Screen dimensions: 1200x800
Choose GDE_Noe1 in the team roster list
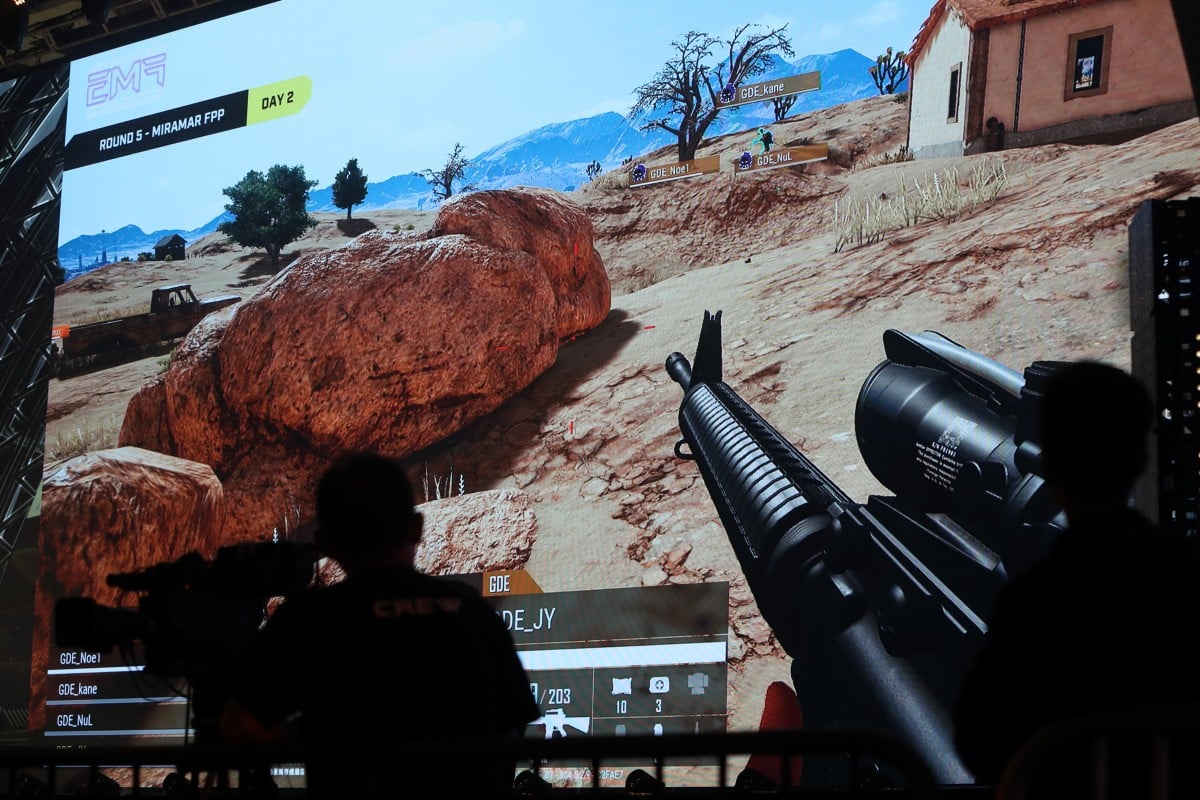point(80,658)
